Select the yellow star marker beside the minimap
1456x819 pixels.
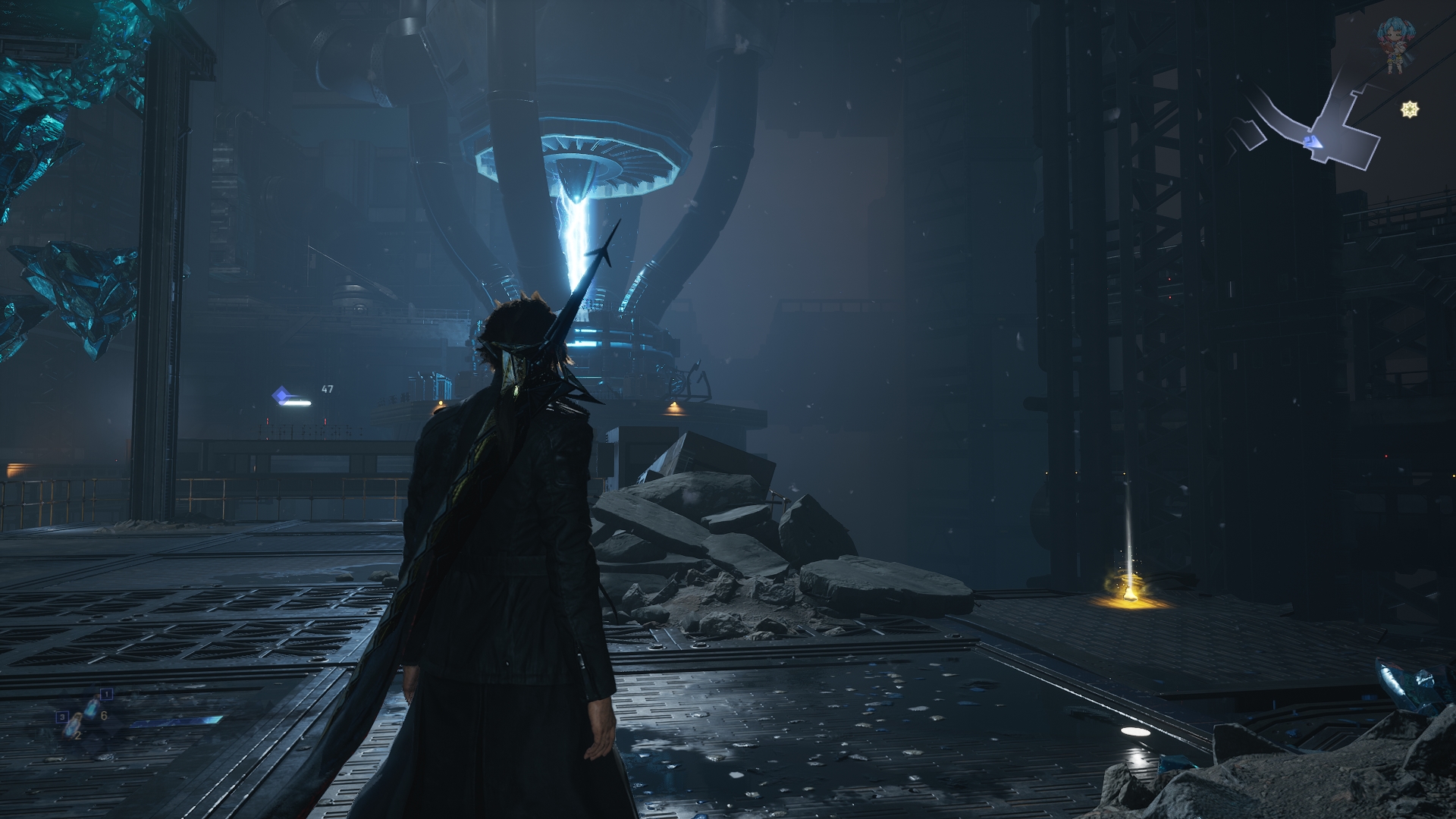1410,110
